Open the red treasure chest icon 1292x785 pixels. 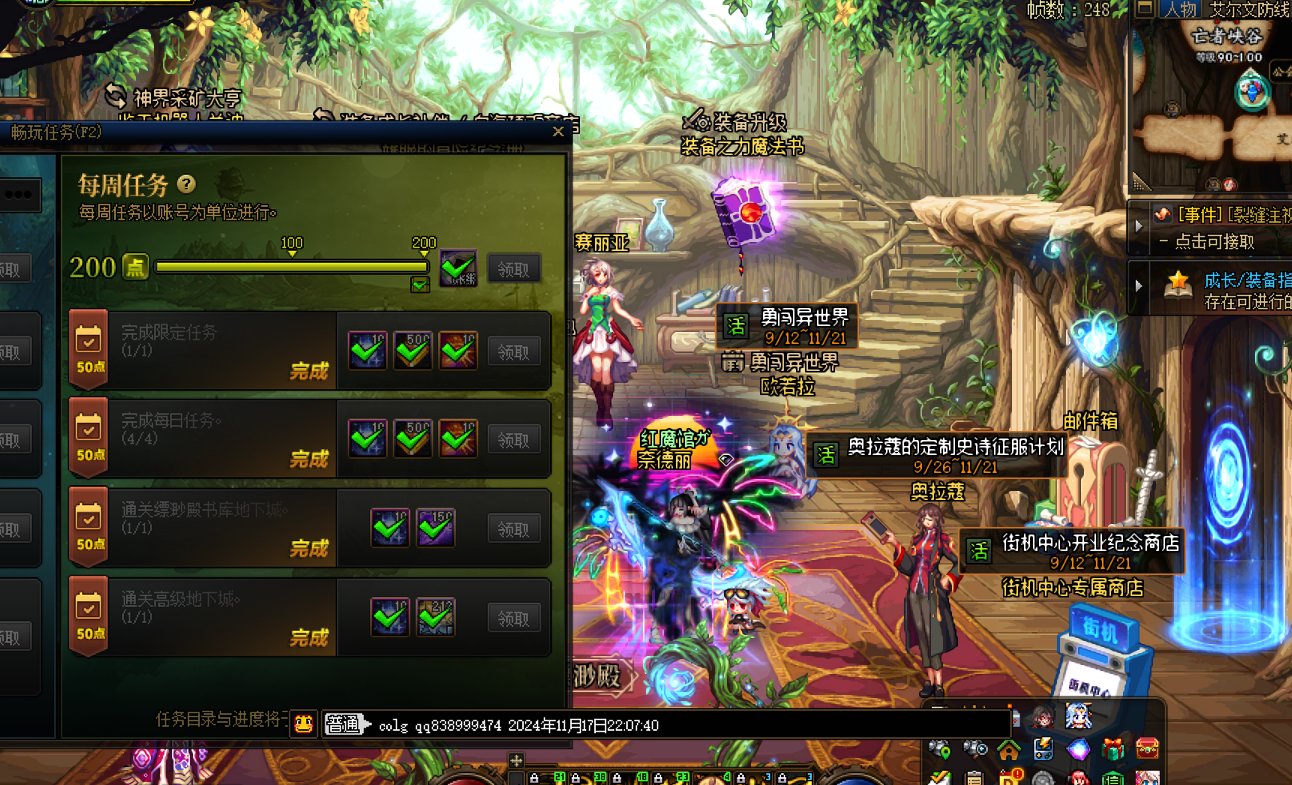tap(1148, 748)
